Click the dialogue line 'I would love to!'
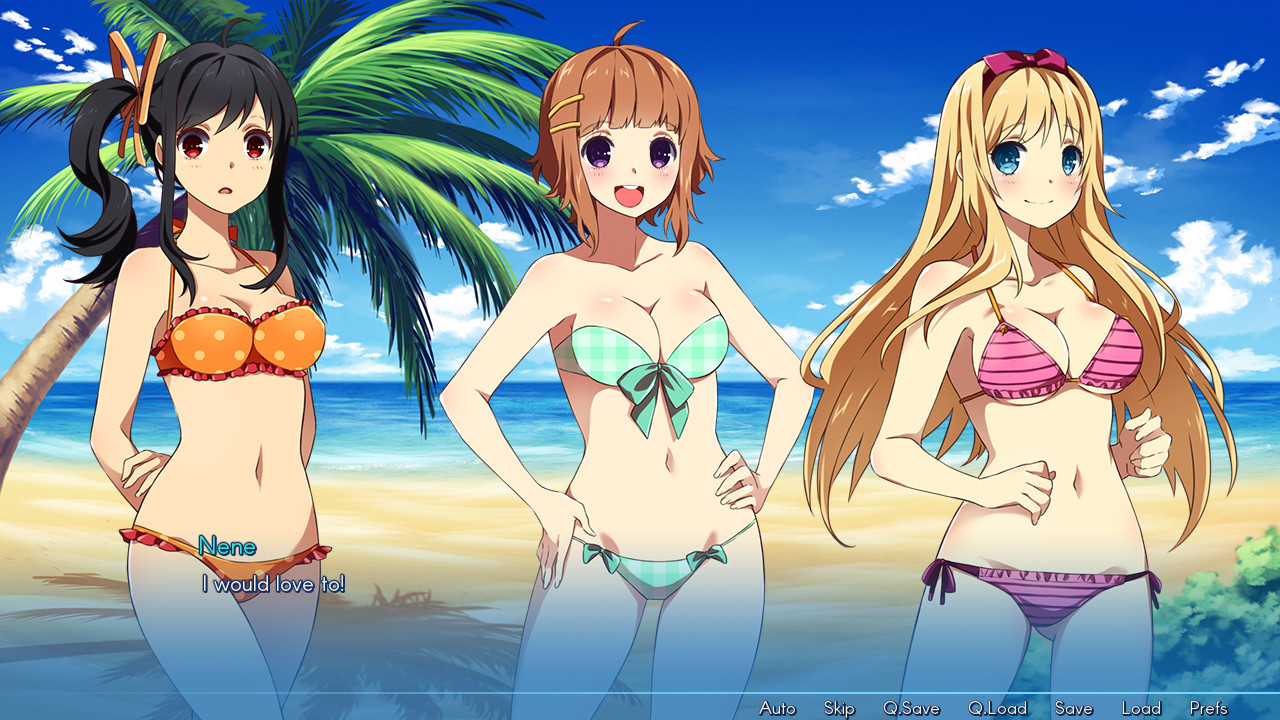 pyautogui.click(x=273, y=585)
